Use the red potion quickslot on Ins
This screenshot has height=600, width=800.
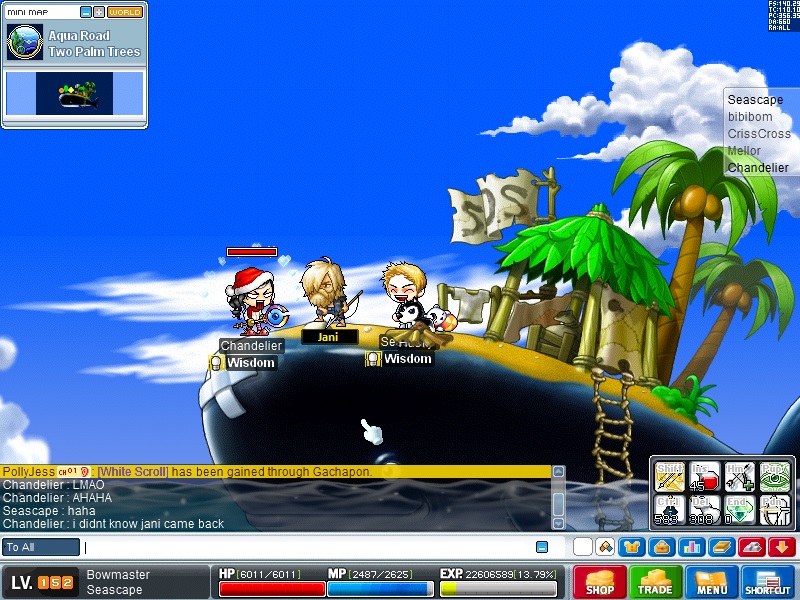(x=705, y=478)
